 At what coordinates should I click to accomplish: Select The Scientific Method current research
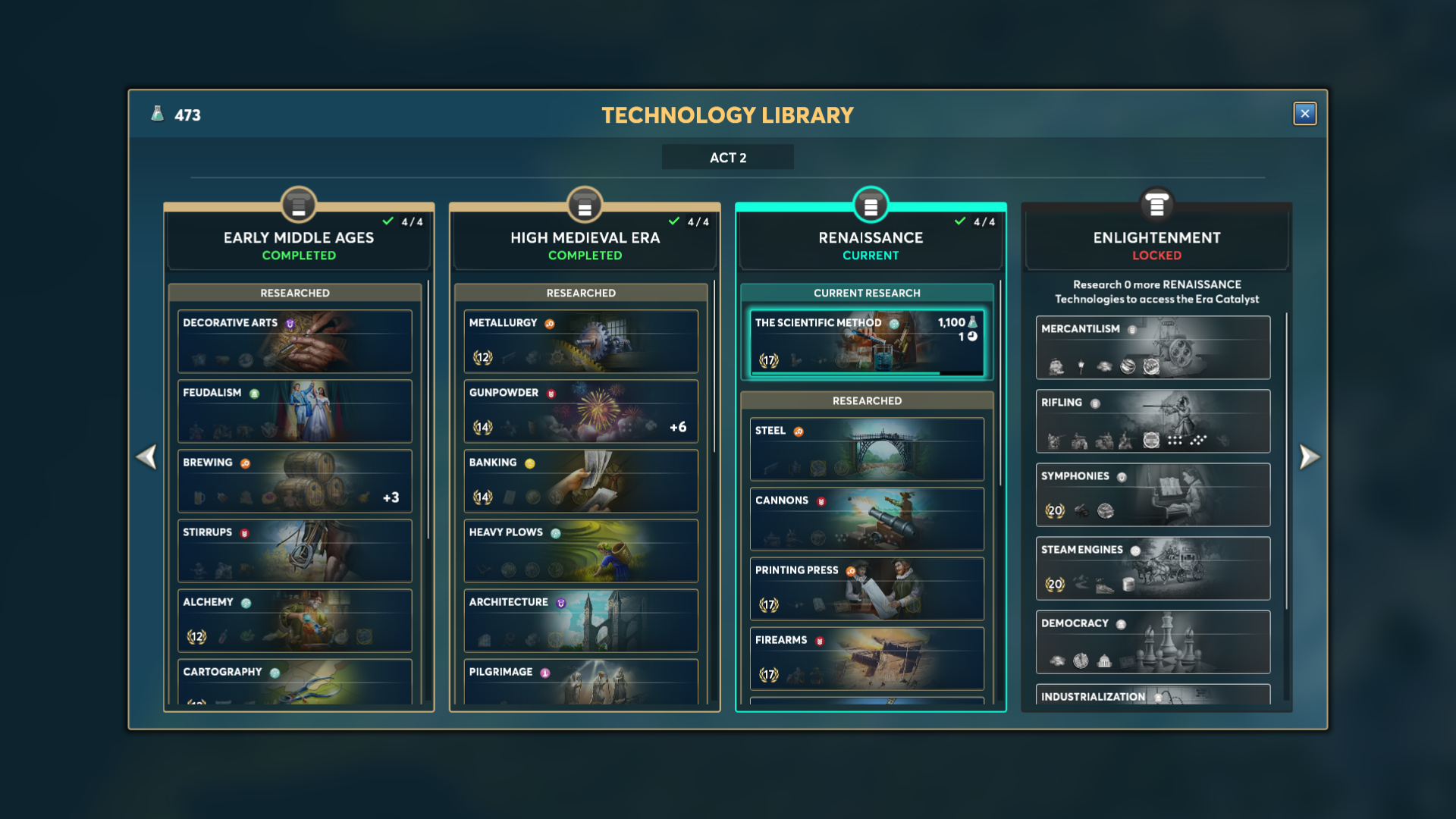pyautogui.click(x=867, y=343)
